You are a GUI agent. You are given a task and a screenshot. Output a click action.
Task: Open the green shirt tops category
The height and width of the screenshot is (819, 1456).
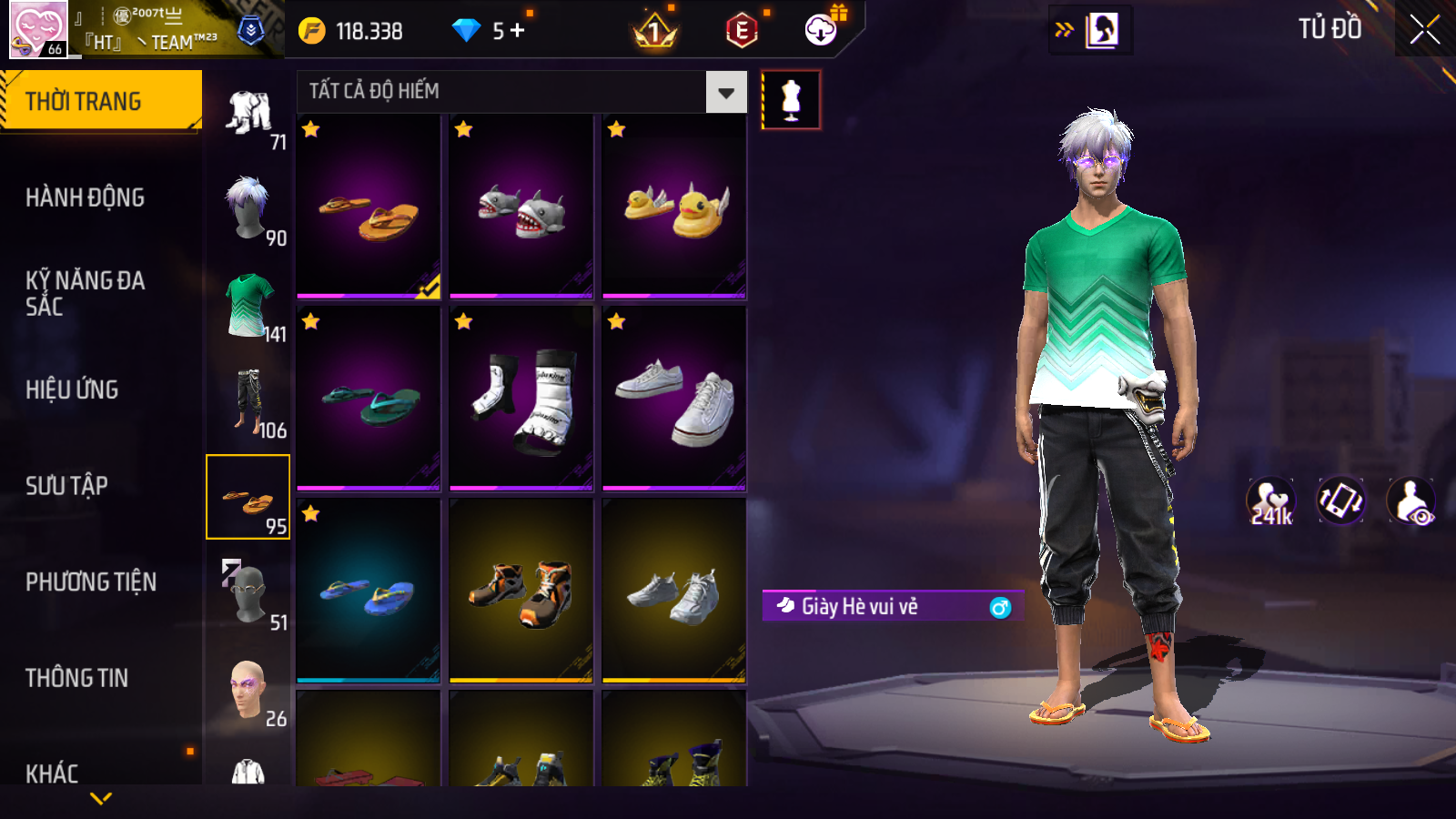click(248, 305)
